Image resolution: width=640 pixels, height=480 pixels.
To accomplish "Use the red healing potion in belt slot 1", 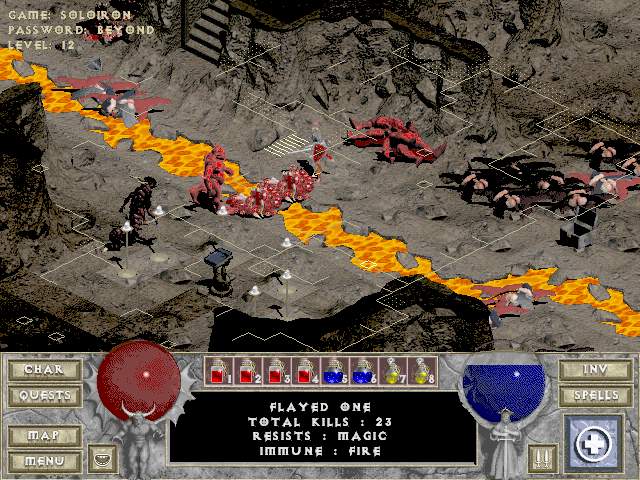I will point(218,372).
